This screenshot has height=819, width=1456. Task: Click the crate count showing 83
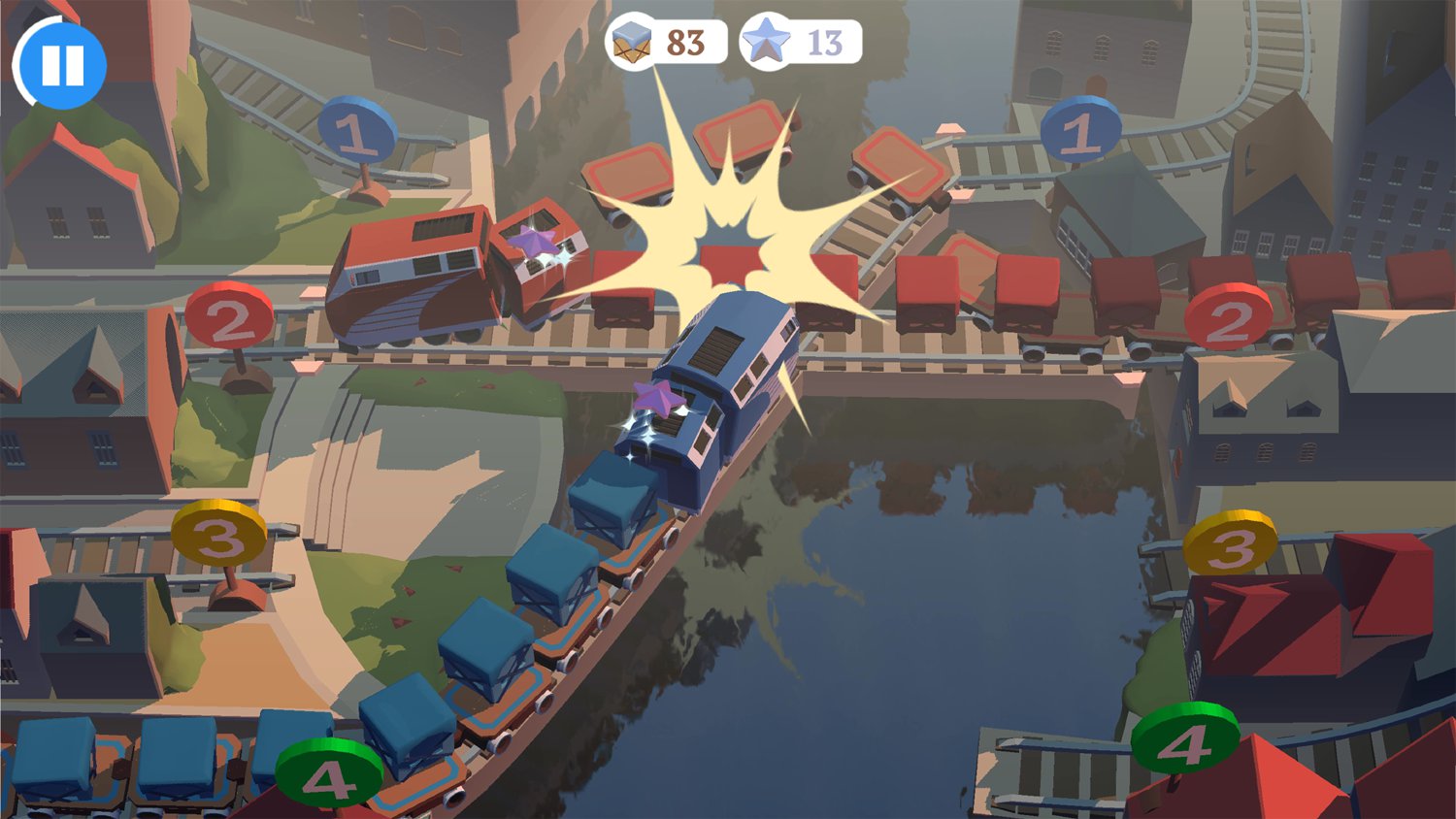pyautogui.click(x=681, y=41)
